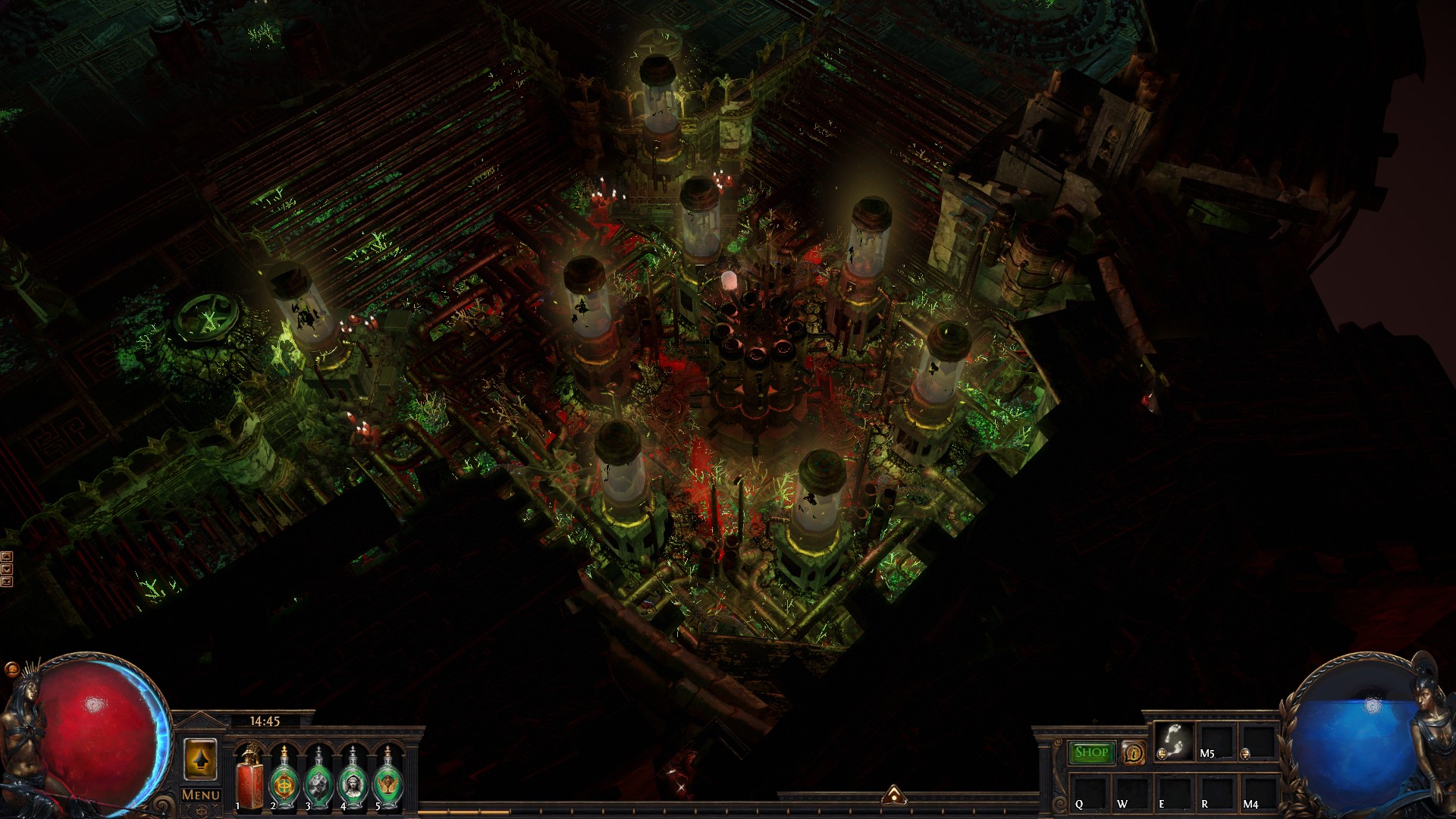
Task: Click the chat scroll-up arrow button
Action: [7, 557]
